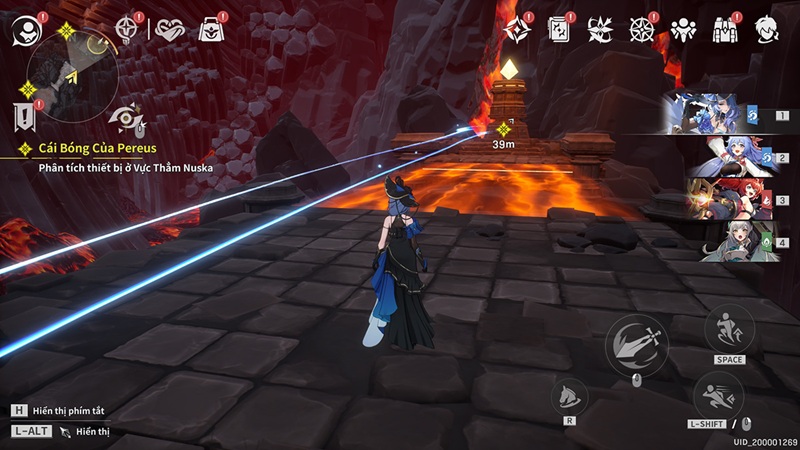
Task: Switch to the red-haired character in slot 3
Action: click(722, 199)
